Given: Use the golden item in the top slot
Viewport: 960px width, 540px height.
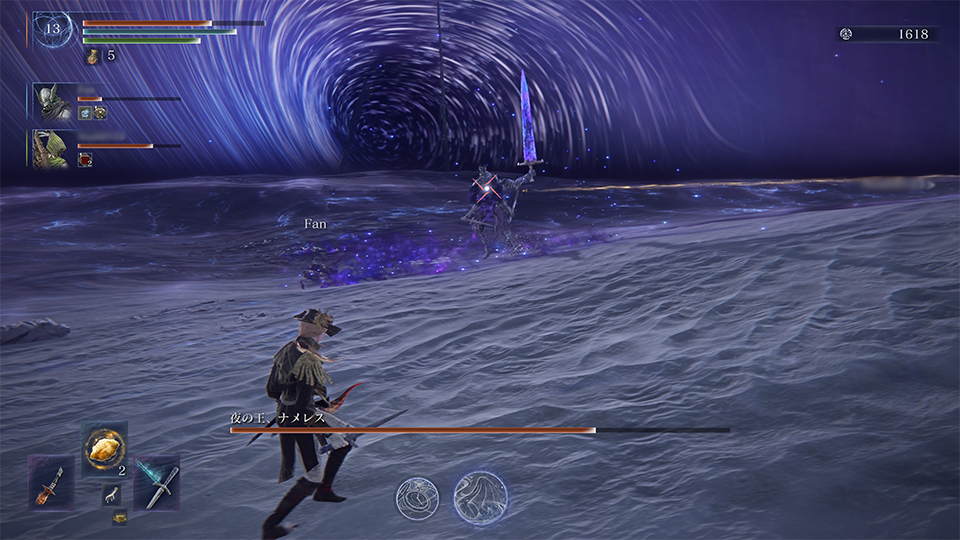Looking at the screenshot, I should pos(104,449).
